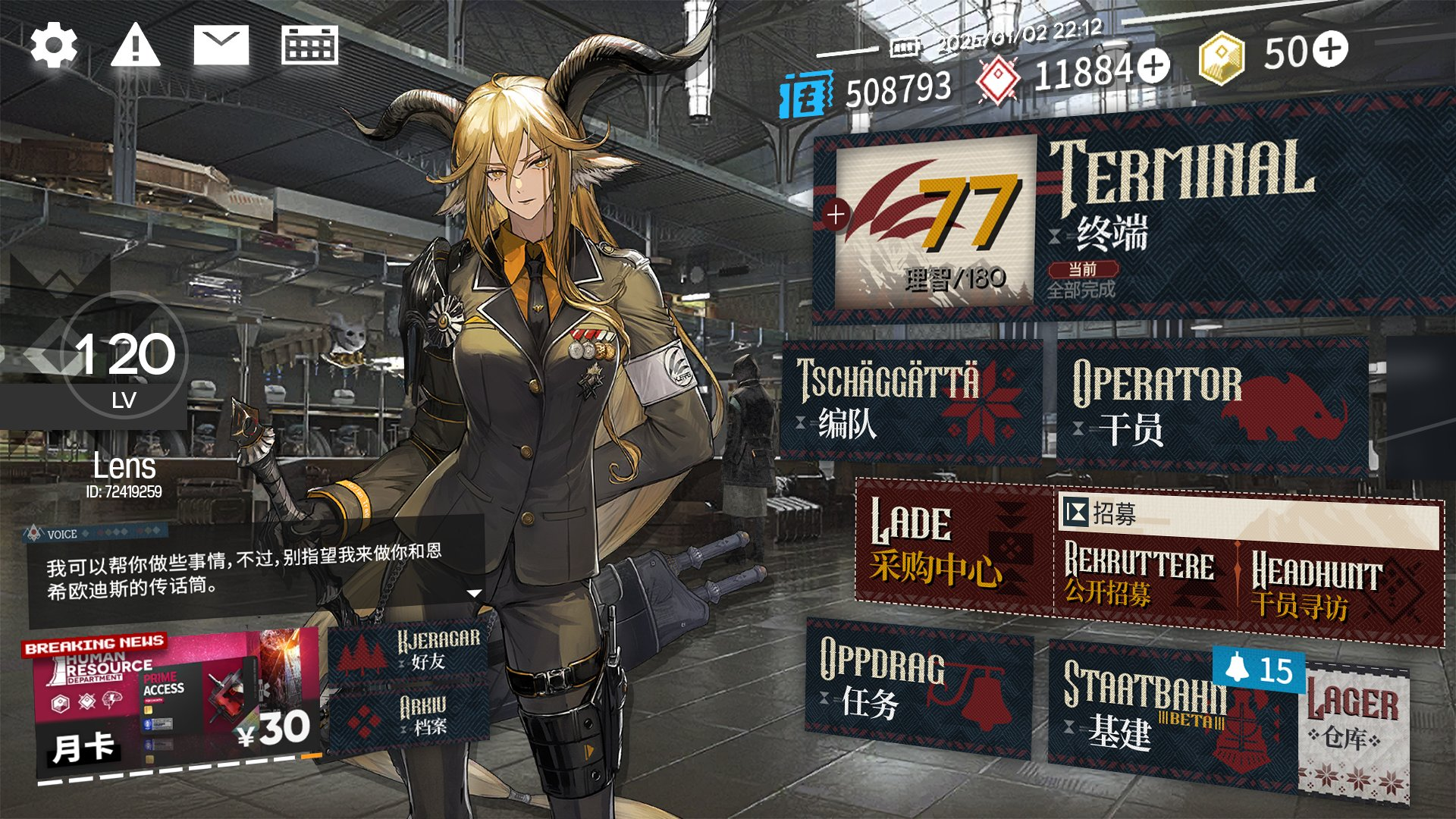Open the Operator 干员 menu
Image resolution: width=1456 pixels, height=819 pixels.
(x=1212, y=406)
